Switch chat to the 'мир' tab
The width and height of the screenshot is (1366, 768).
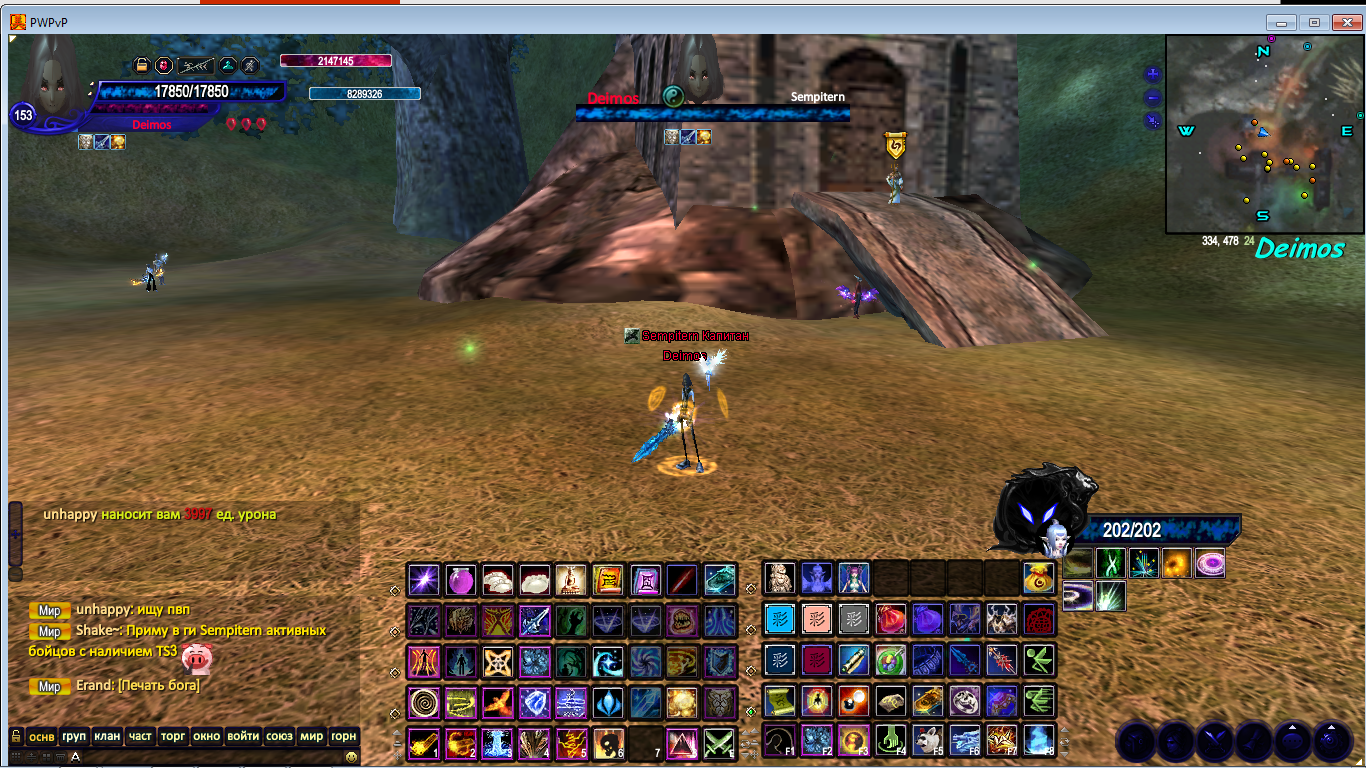point(312,736)
